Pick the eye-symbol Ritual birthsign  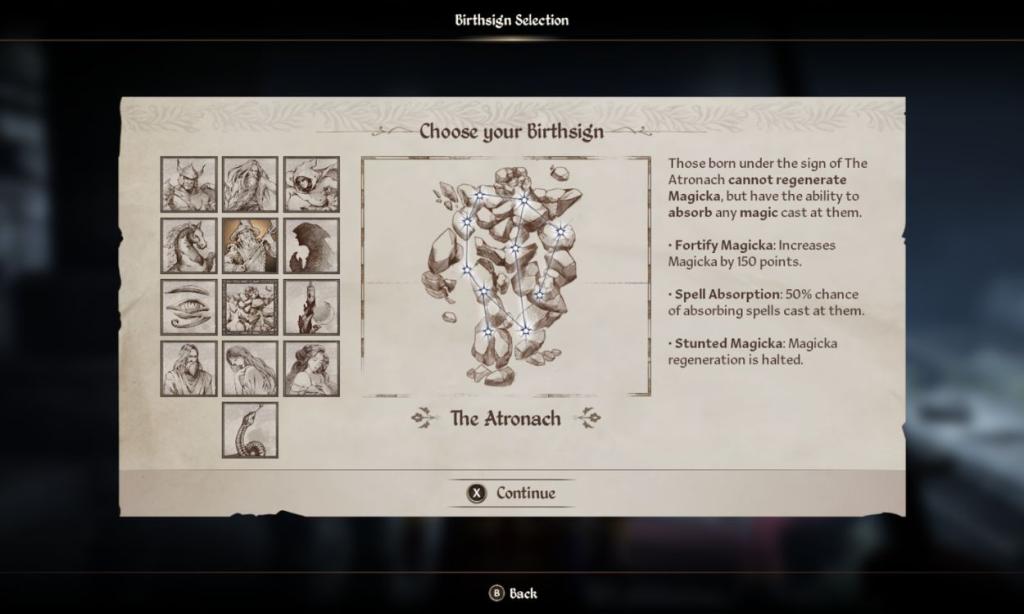click(x=189, y=307)
